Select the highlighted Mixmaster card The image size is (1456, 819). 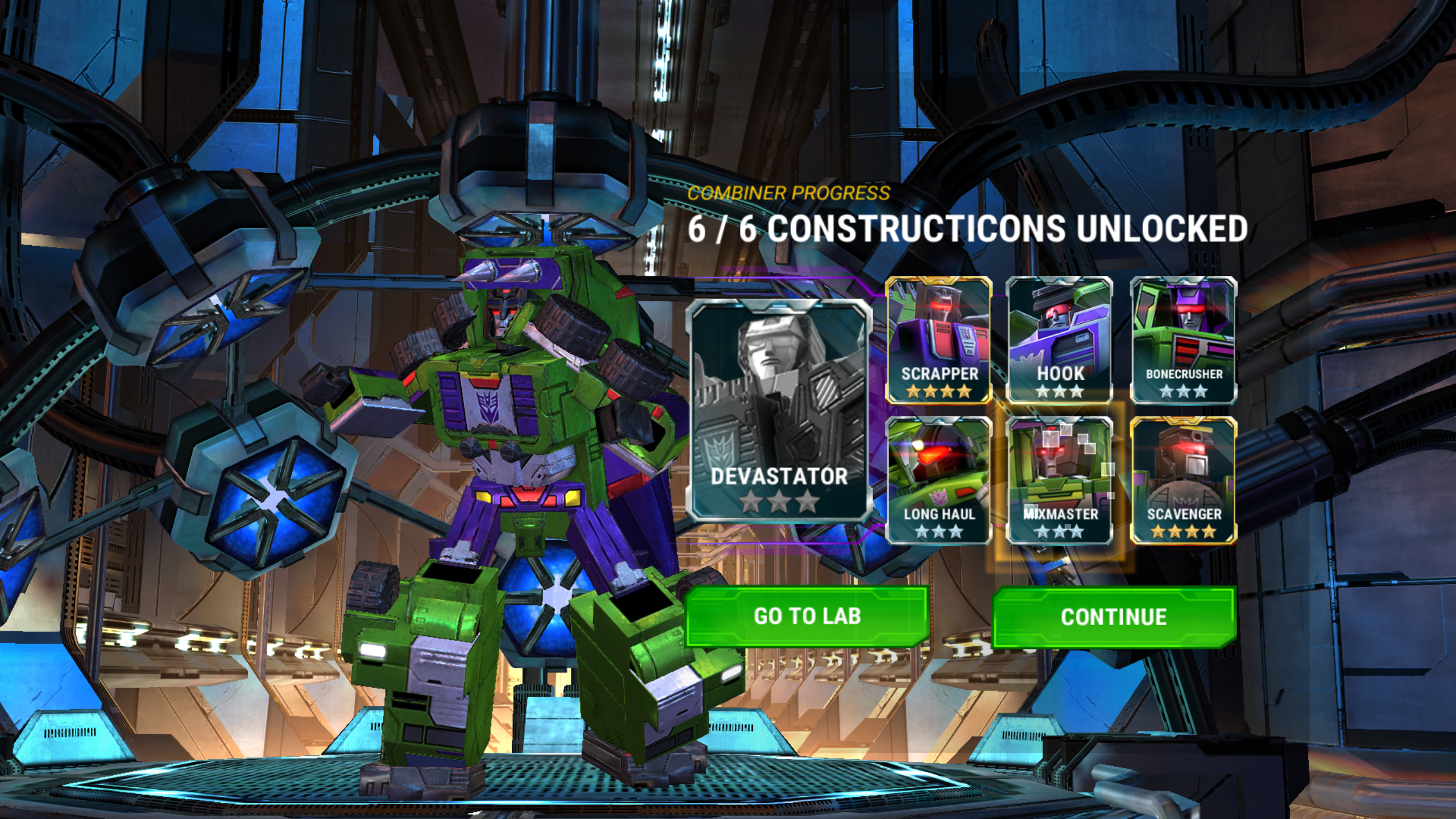(x=1060, y=481)
